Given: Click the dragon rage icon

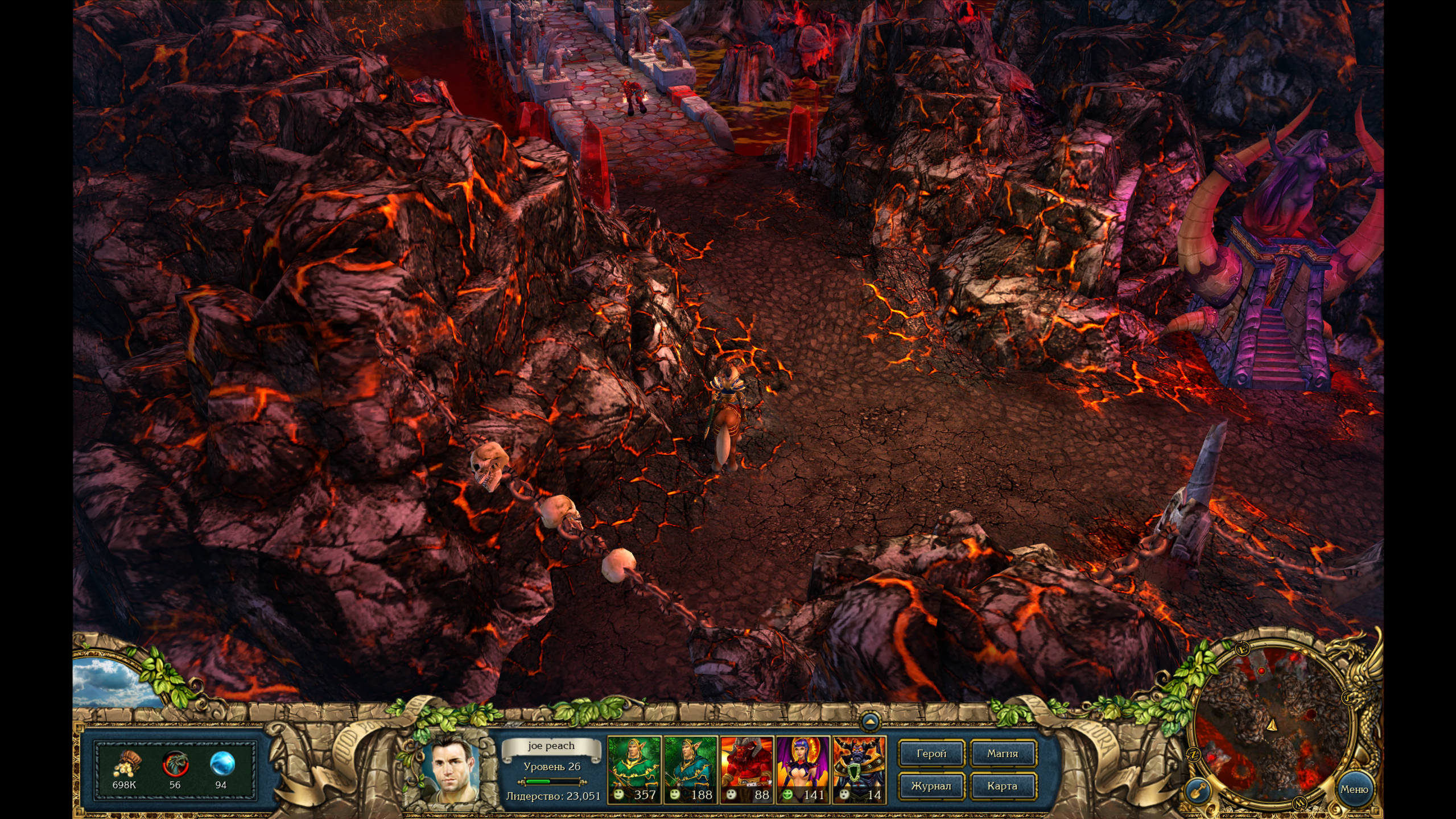Looking at the screenshot, I should click(x=175, y=765).
